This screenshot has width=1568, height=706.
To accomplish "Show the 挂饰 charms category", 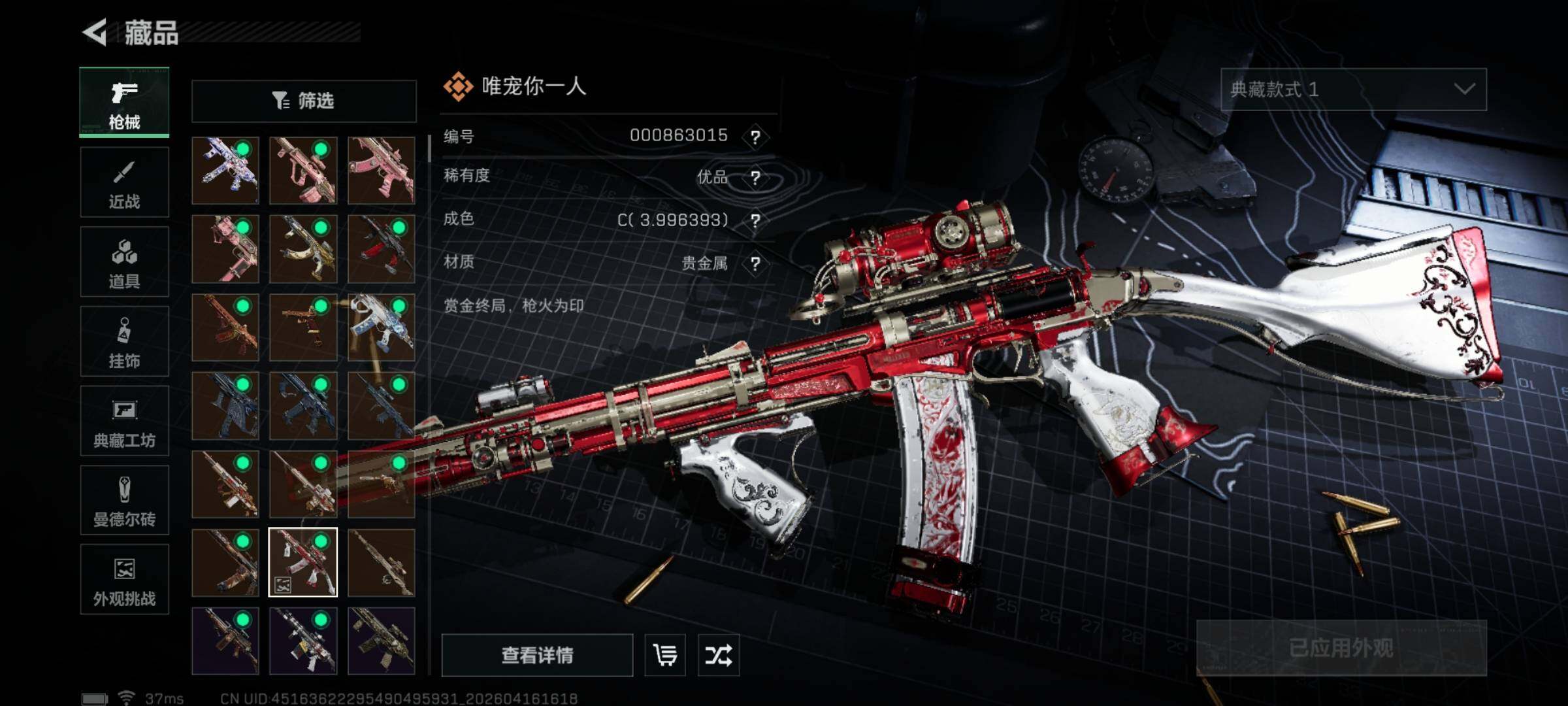I will pyautogui.click(x=124, y=341).
